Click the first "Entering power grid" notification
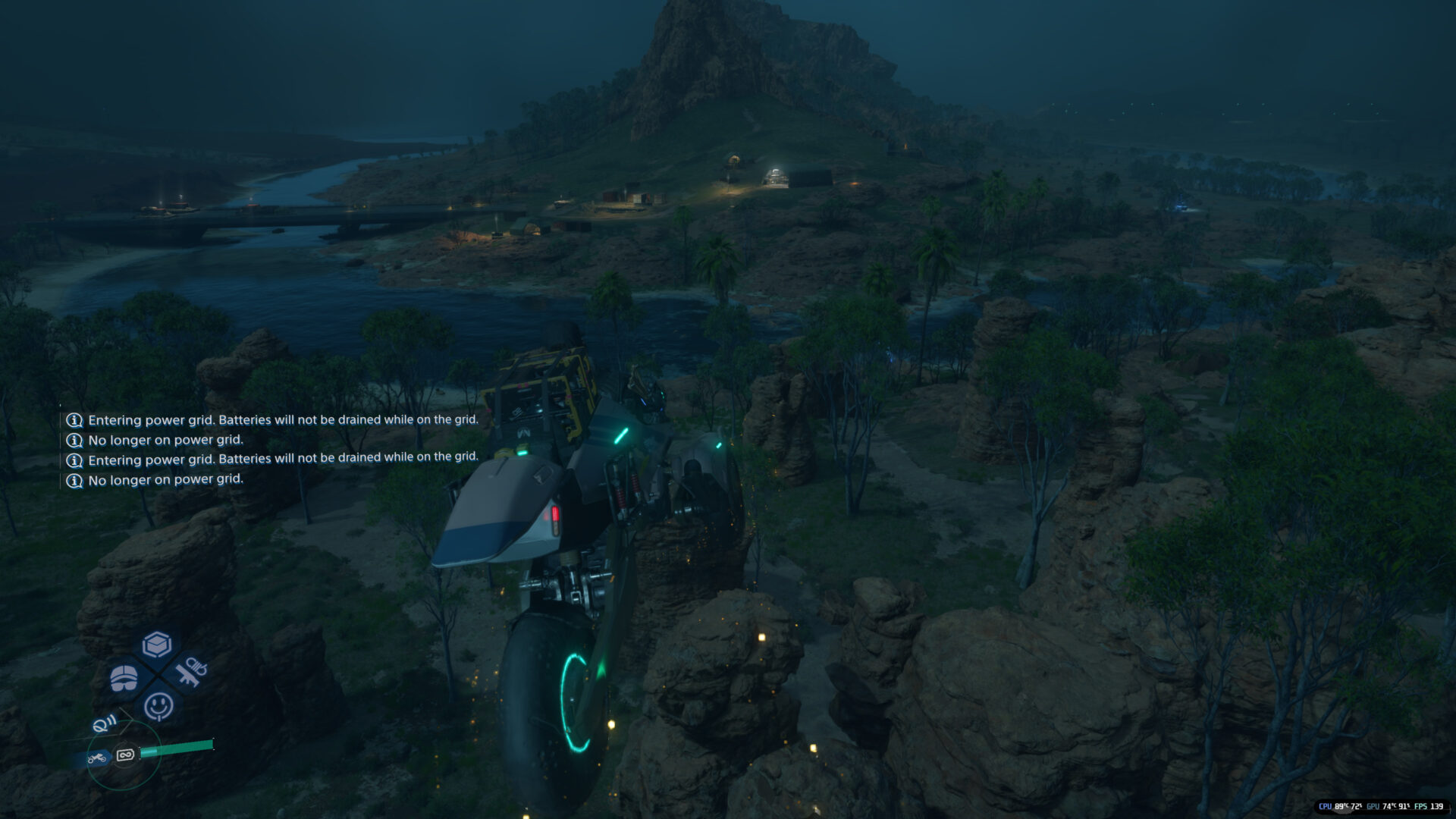 pos(282,420)
